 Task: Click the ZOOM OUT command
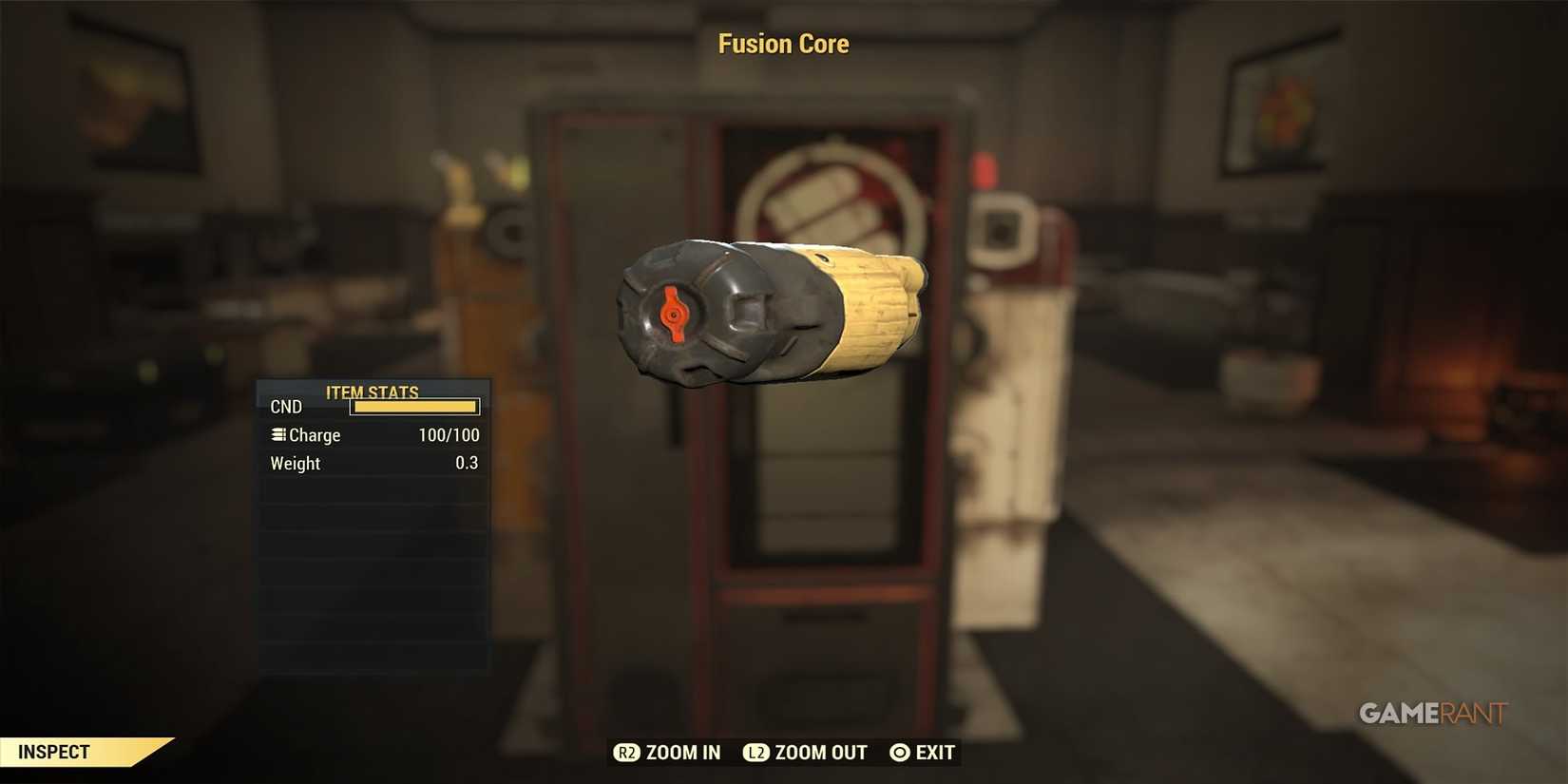point(818,753)
